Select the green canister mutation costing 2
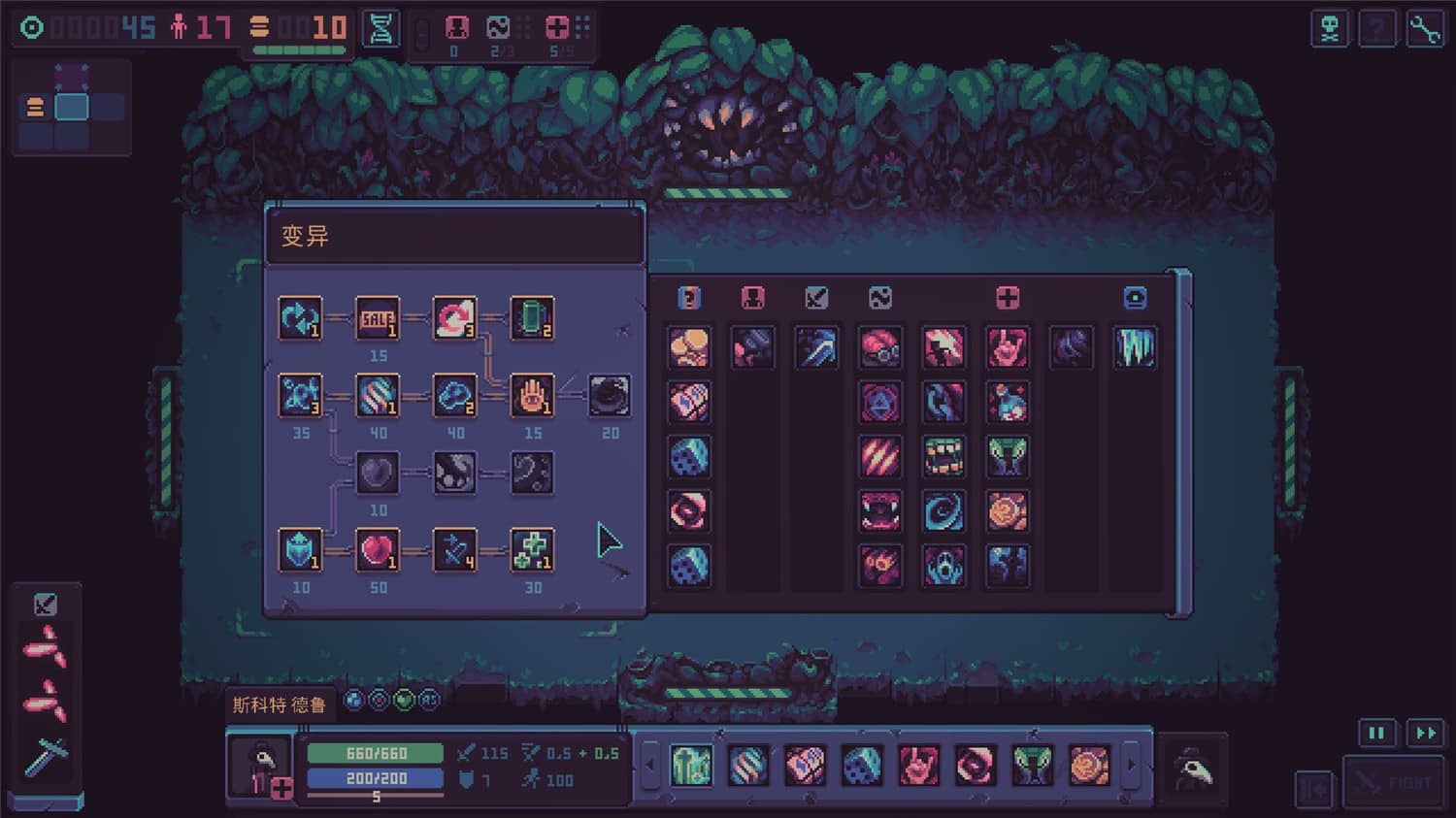Screen dimensions: 1456x818 (533, 318)
